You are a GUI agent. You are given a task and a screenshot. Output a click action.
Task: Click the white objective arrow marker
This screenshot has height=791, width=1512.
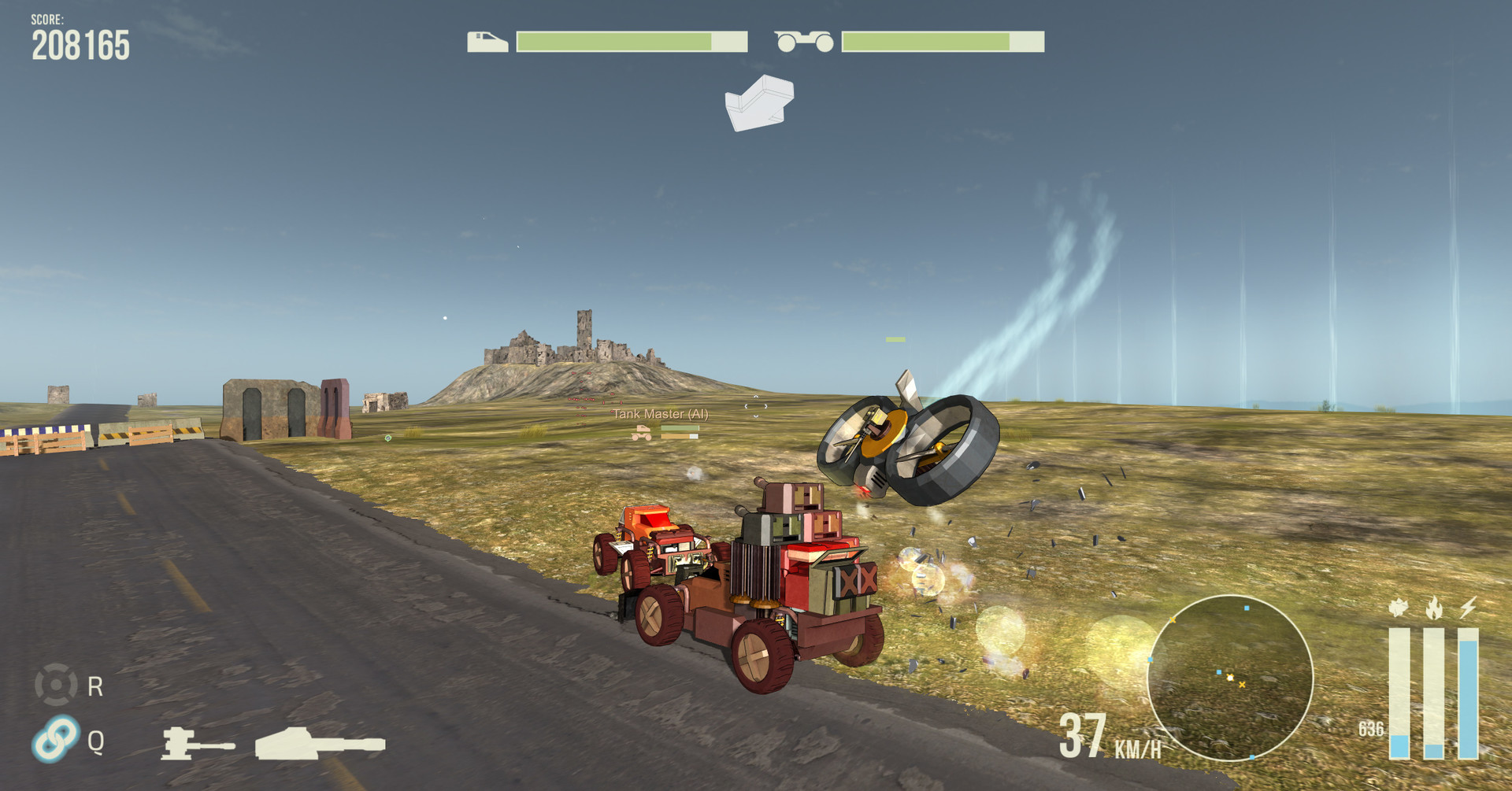(x=758, y=103)
